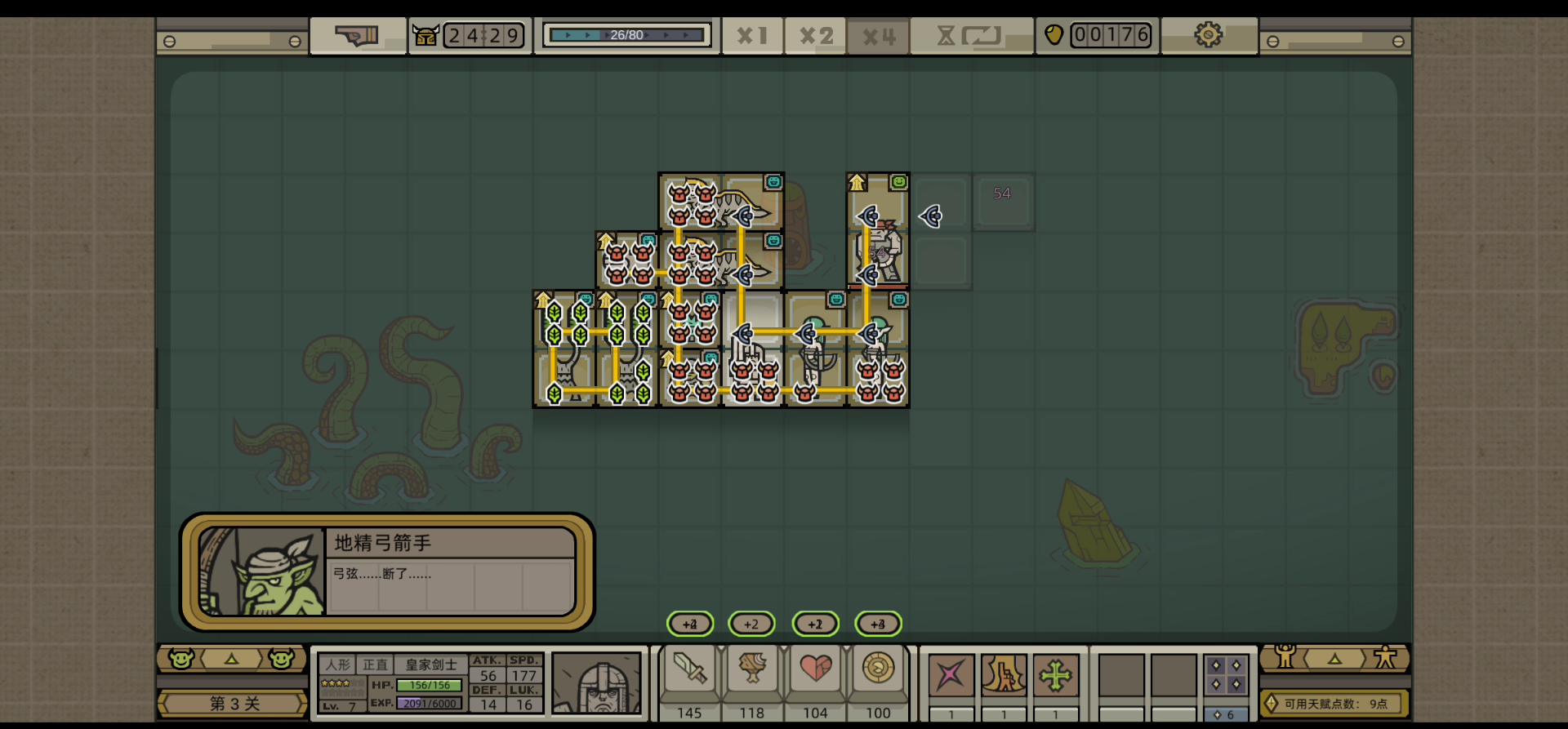Select the sword attack upgrade slot
Image resolution: width=1568 pixels, height=729 pixels.
tap(689, 671)
